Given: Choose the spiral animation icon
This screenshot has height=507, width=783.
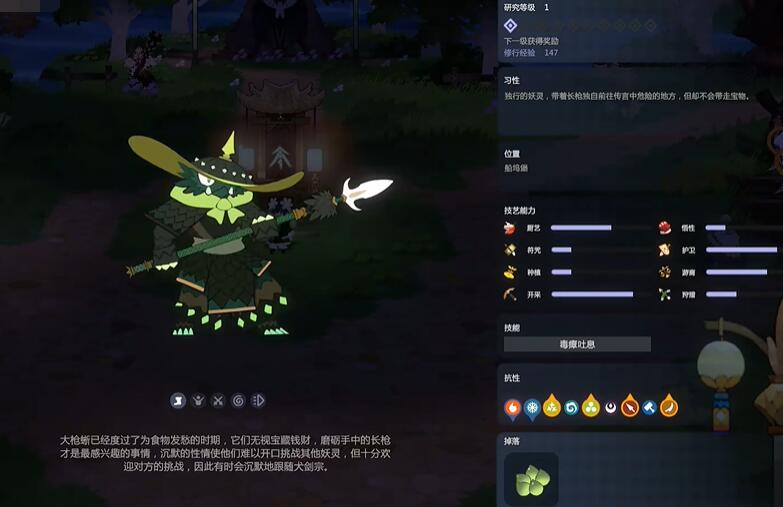Looking at the screenshot, I should coord(238,401).
